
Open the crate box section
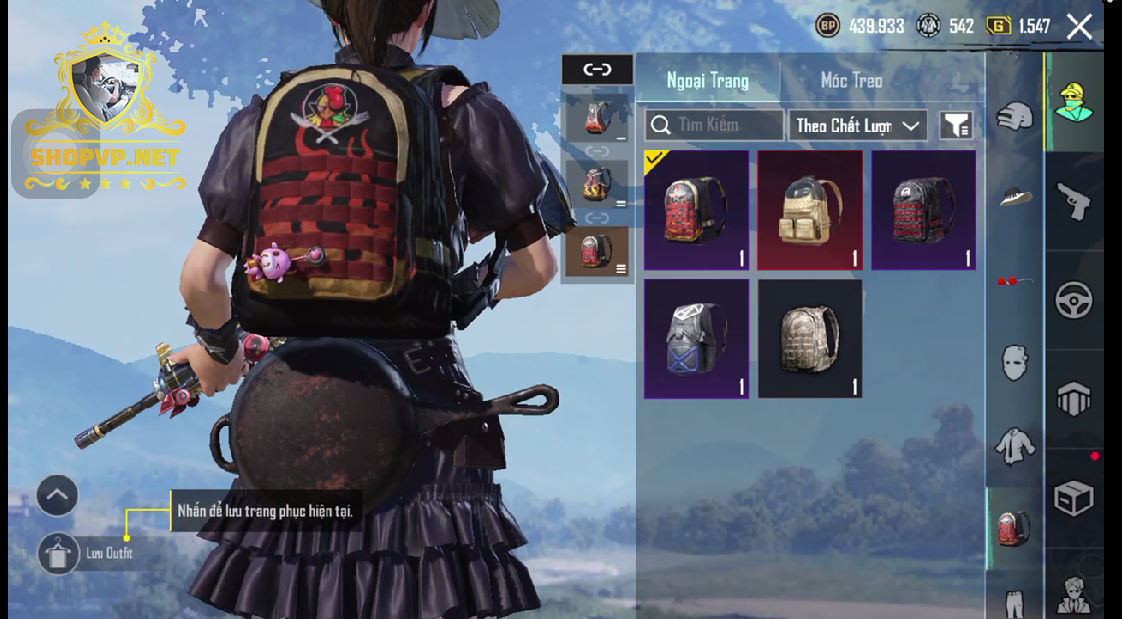pyautogui.click(x=1075, y=498)
